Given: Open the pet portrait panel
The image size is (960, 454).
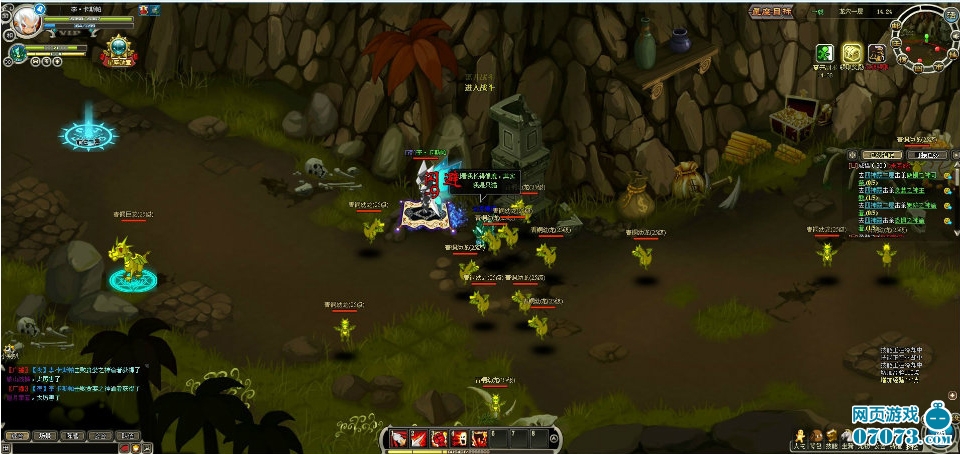Looking at the screenshot, I should coord(18,52).
